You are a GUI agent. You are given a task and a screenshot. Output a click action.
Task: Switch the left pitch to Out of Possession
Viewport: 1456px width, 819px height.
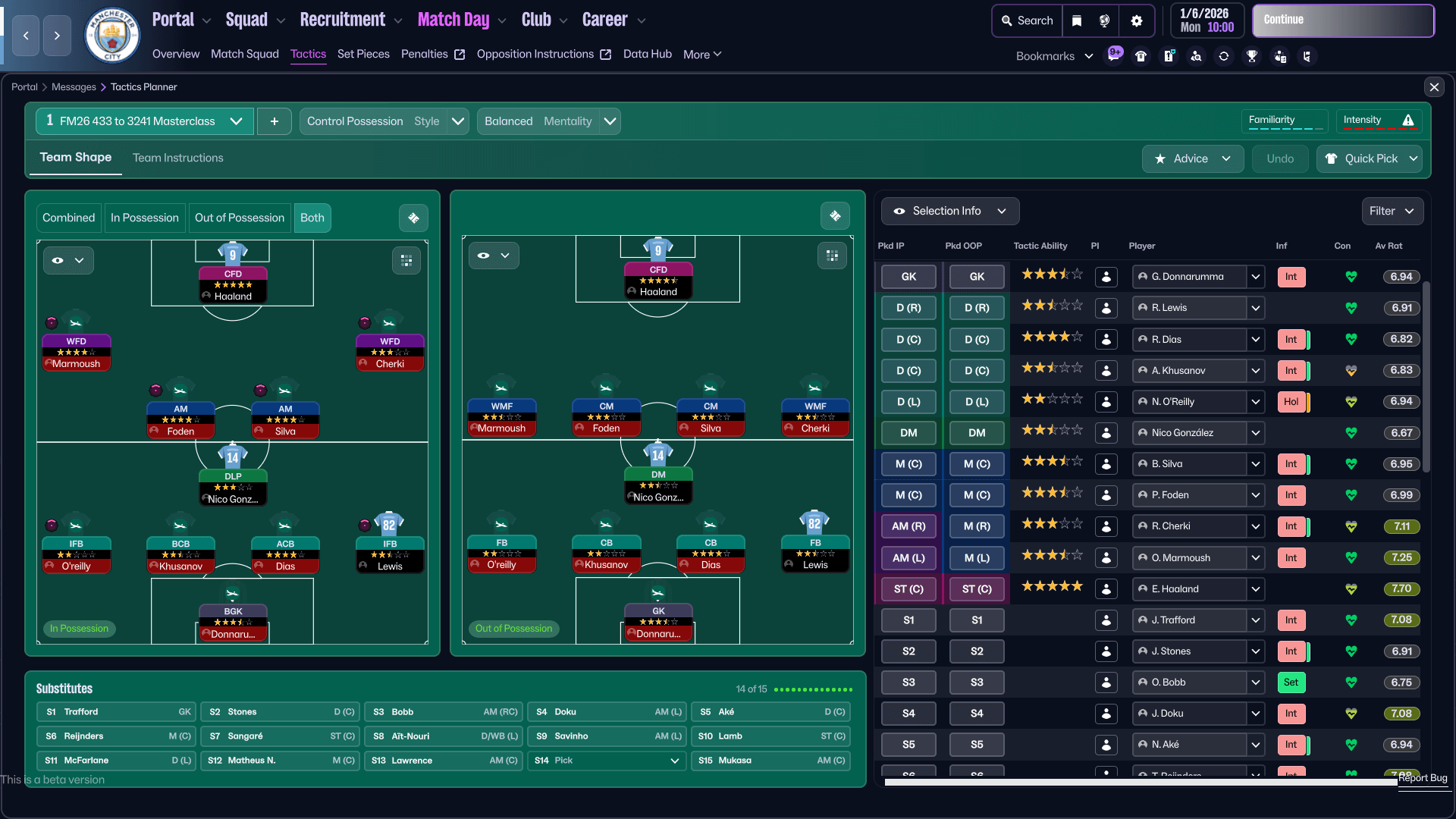click(x=239, y=218)
